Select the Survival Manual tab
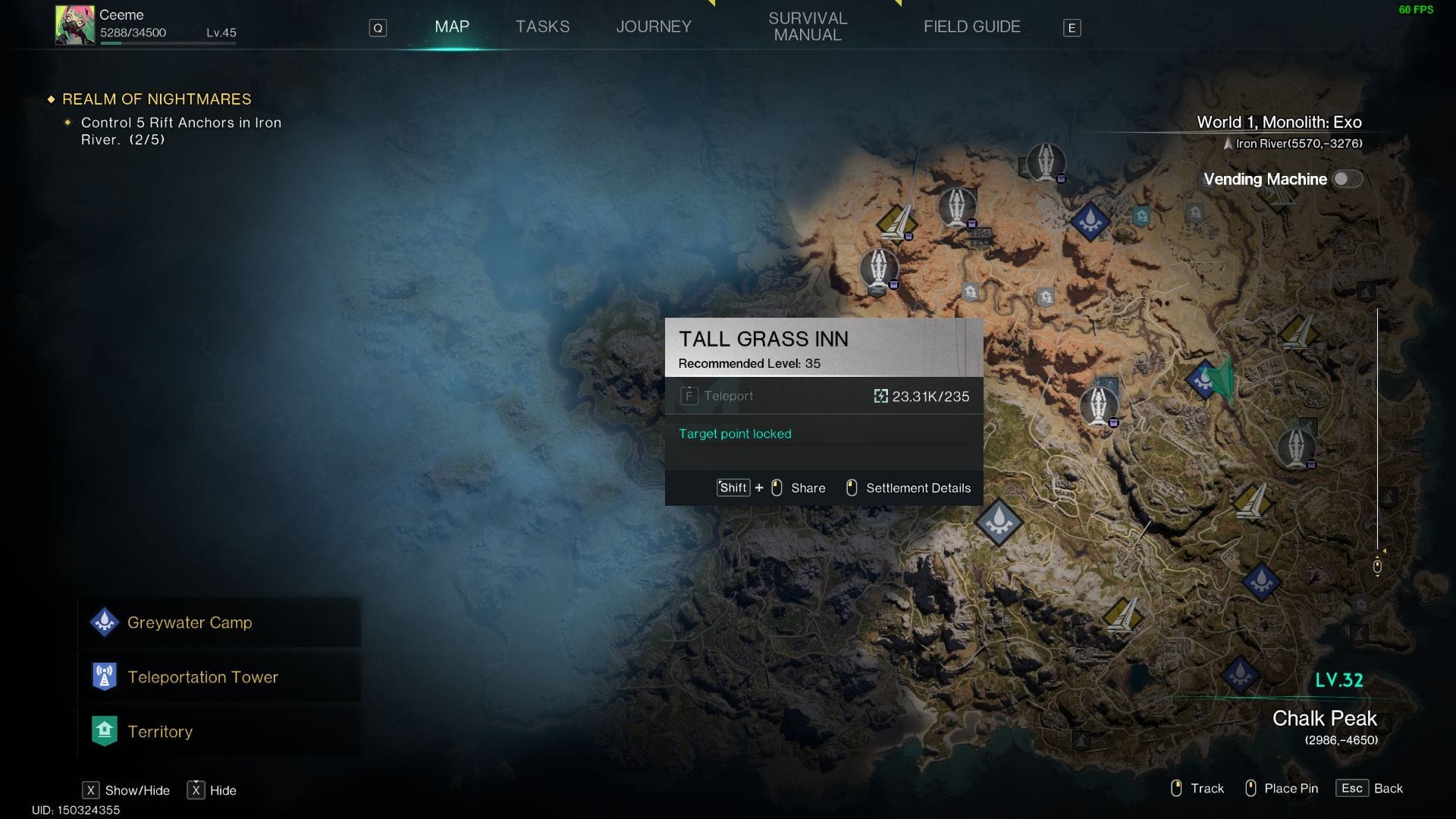This screenshot has width=1456, height=819. click(808, 27)
